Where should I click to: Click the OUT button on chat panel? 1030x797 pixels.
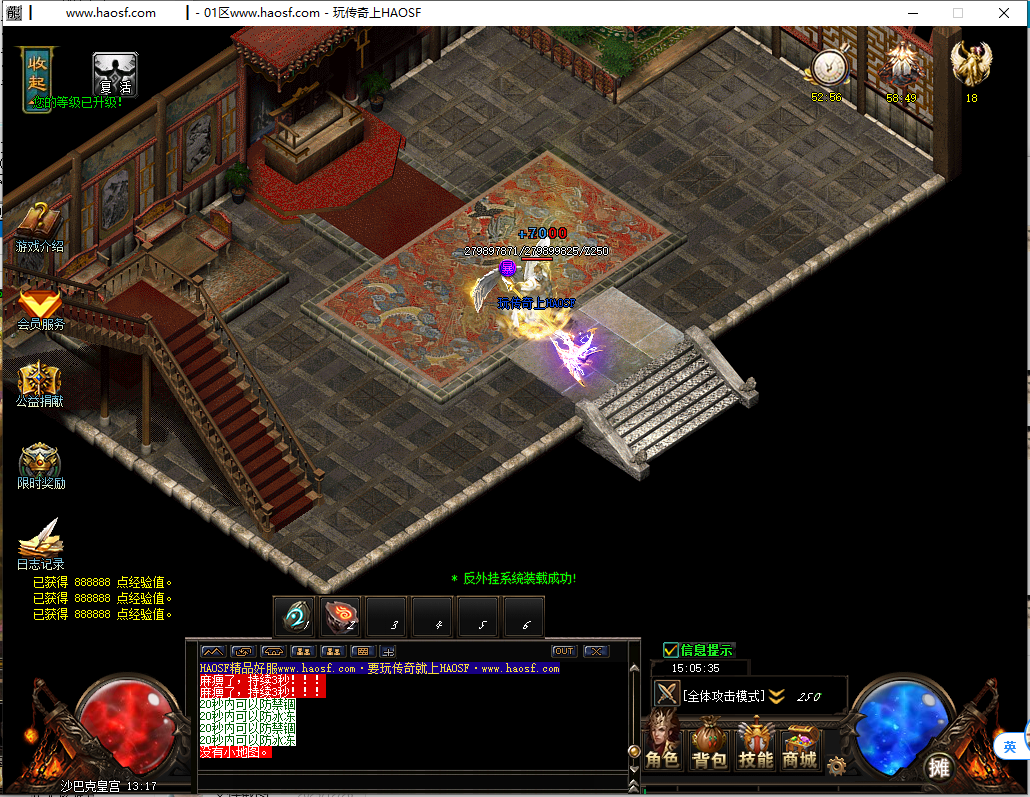564,651
